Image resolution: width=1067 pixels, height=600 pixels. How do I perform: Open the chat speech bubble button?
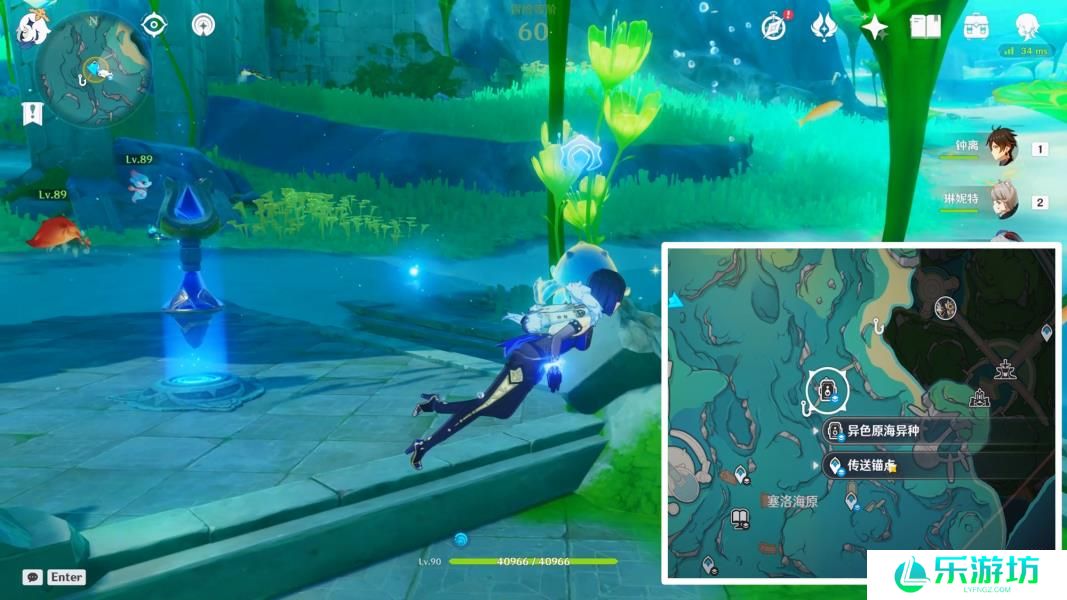33,577
